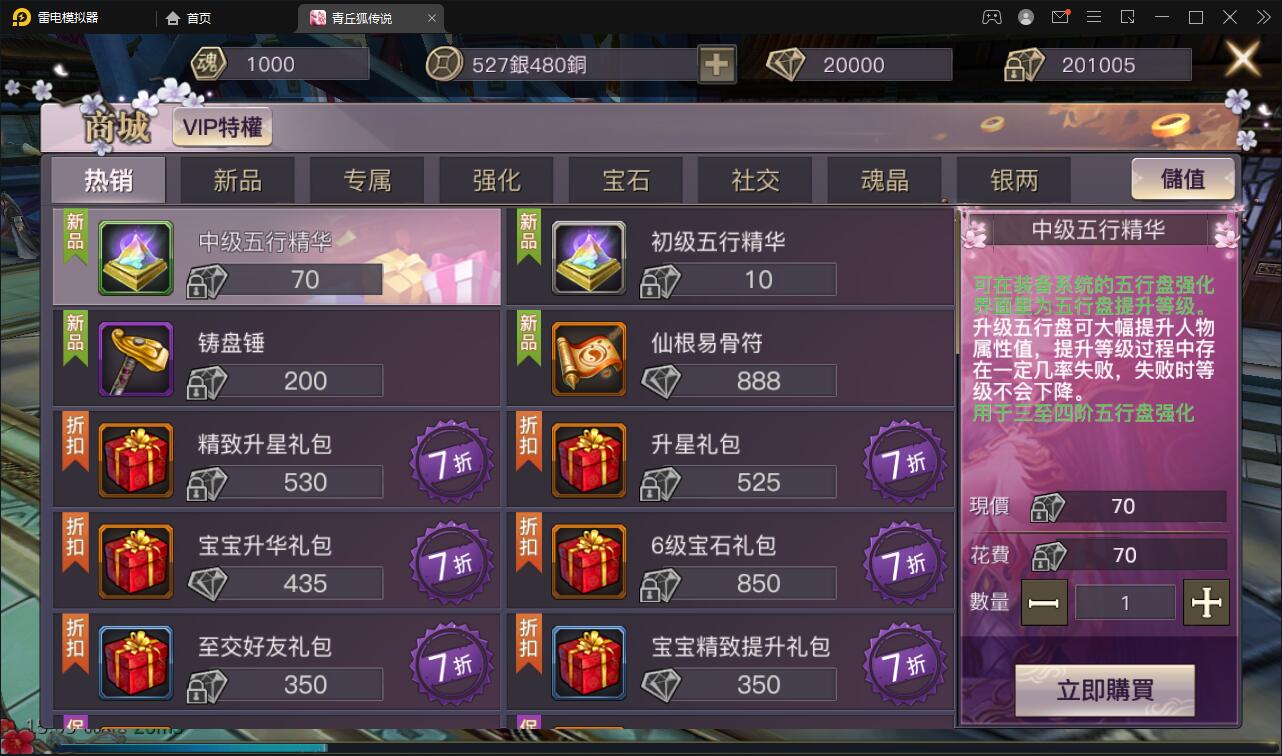Viewport: 1282px width, 756px height.
Task: Click the 首页 emulator home tab
Action: point(189,17)
